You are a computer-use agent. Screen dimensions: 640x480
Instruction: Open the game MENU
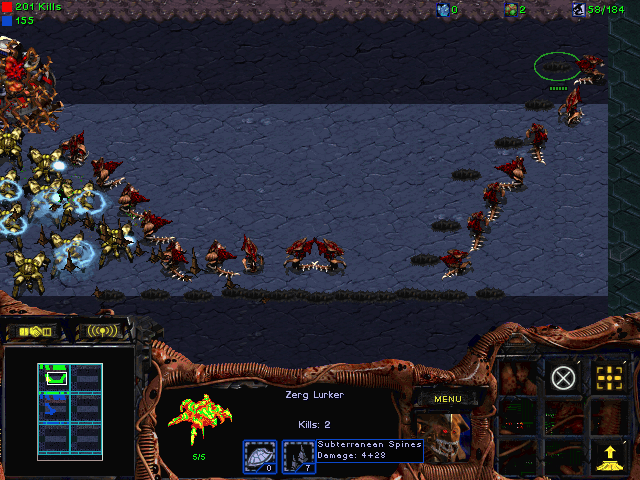[x=447, y=399]
